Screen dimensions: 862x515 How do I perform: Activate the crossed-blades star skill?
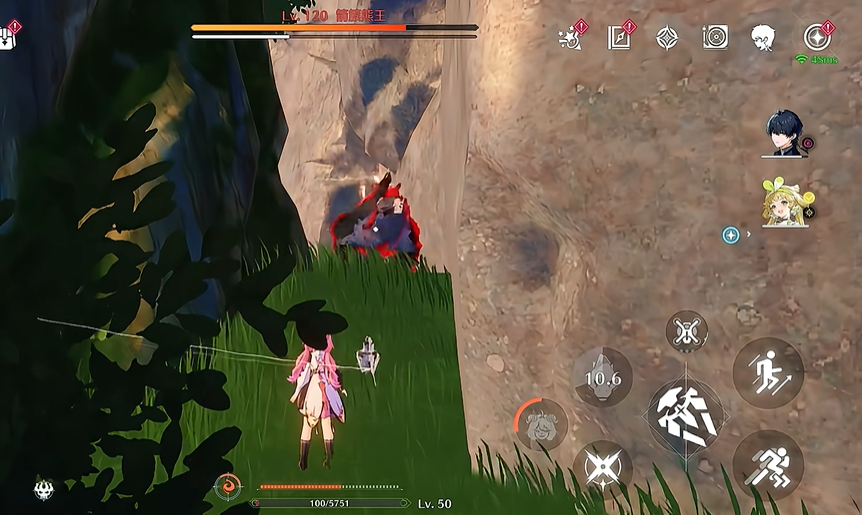coord(602,468)
